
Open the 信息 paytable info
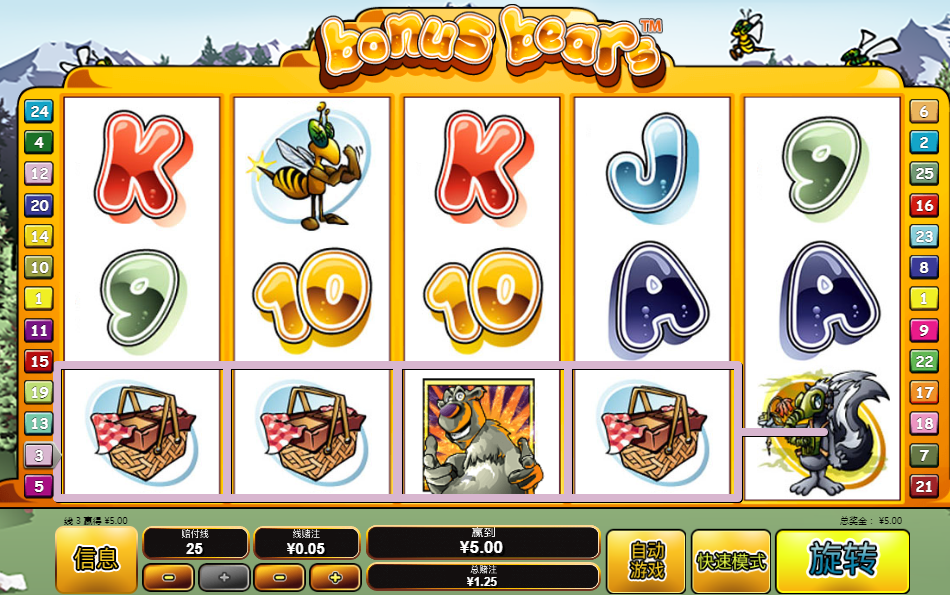click(96, 559)
